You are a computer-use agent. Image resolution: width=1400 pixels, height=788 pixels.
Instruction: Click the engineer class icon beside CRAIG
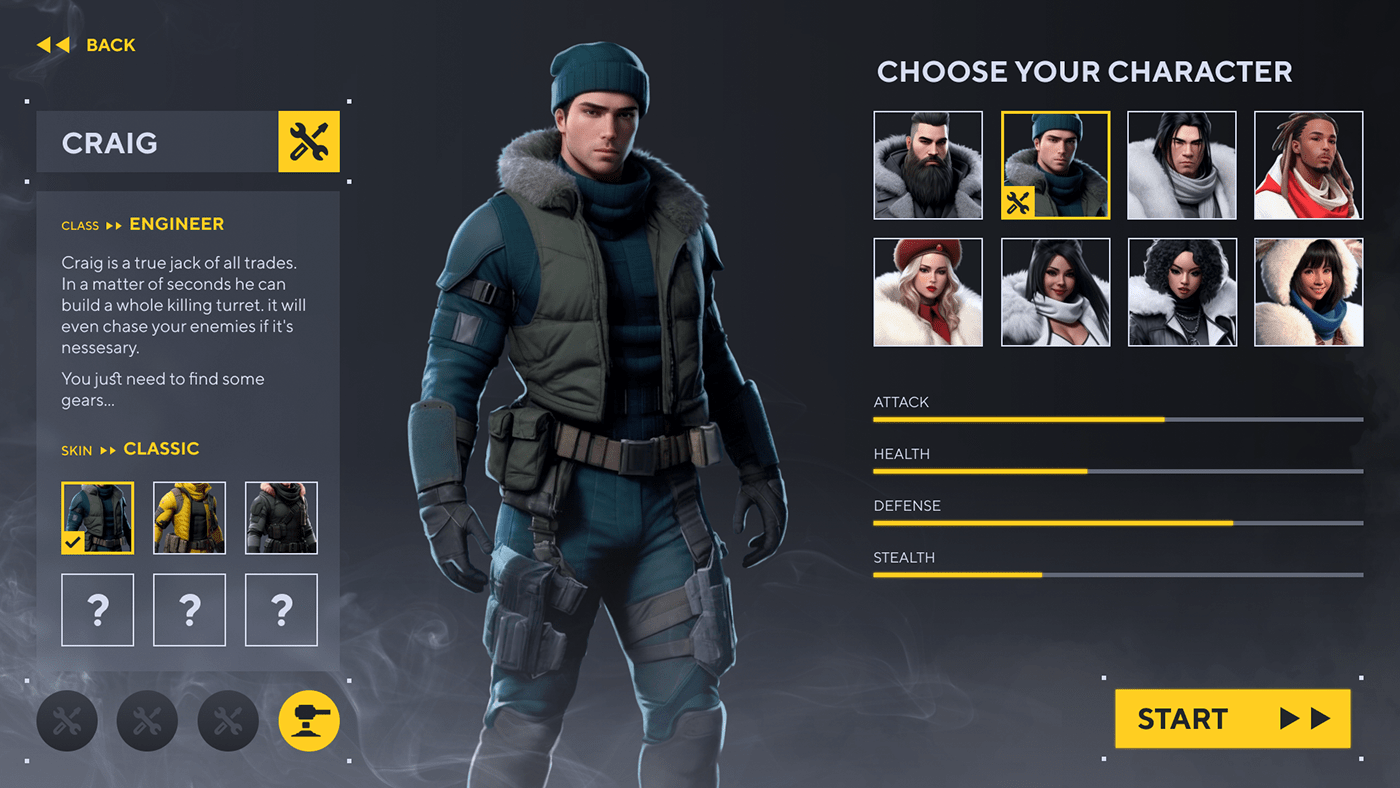point(309,142)
